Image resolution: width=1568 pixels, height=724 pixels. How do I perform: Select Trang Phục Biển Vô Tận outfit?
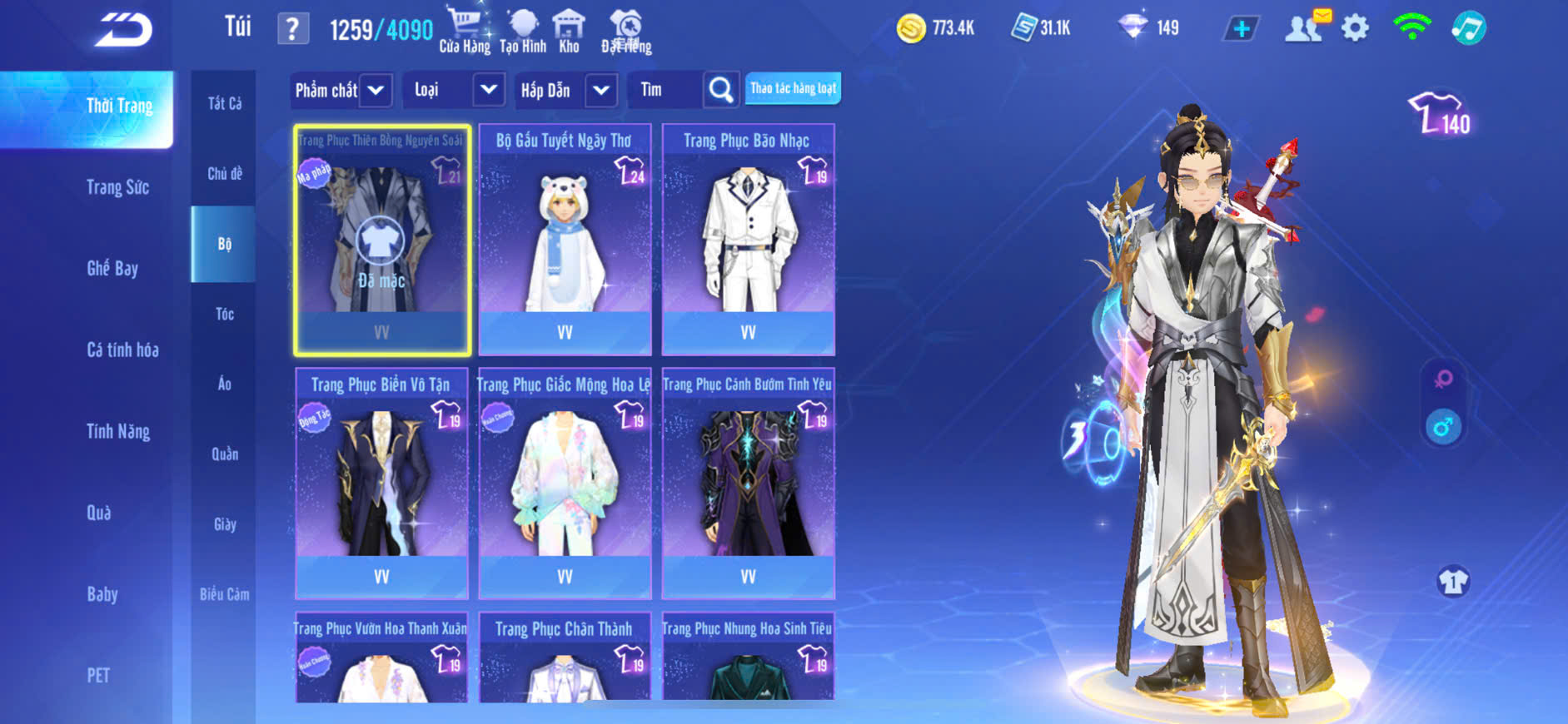click(381, 483)
